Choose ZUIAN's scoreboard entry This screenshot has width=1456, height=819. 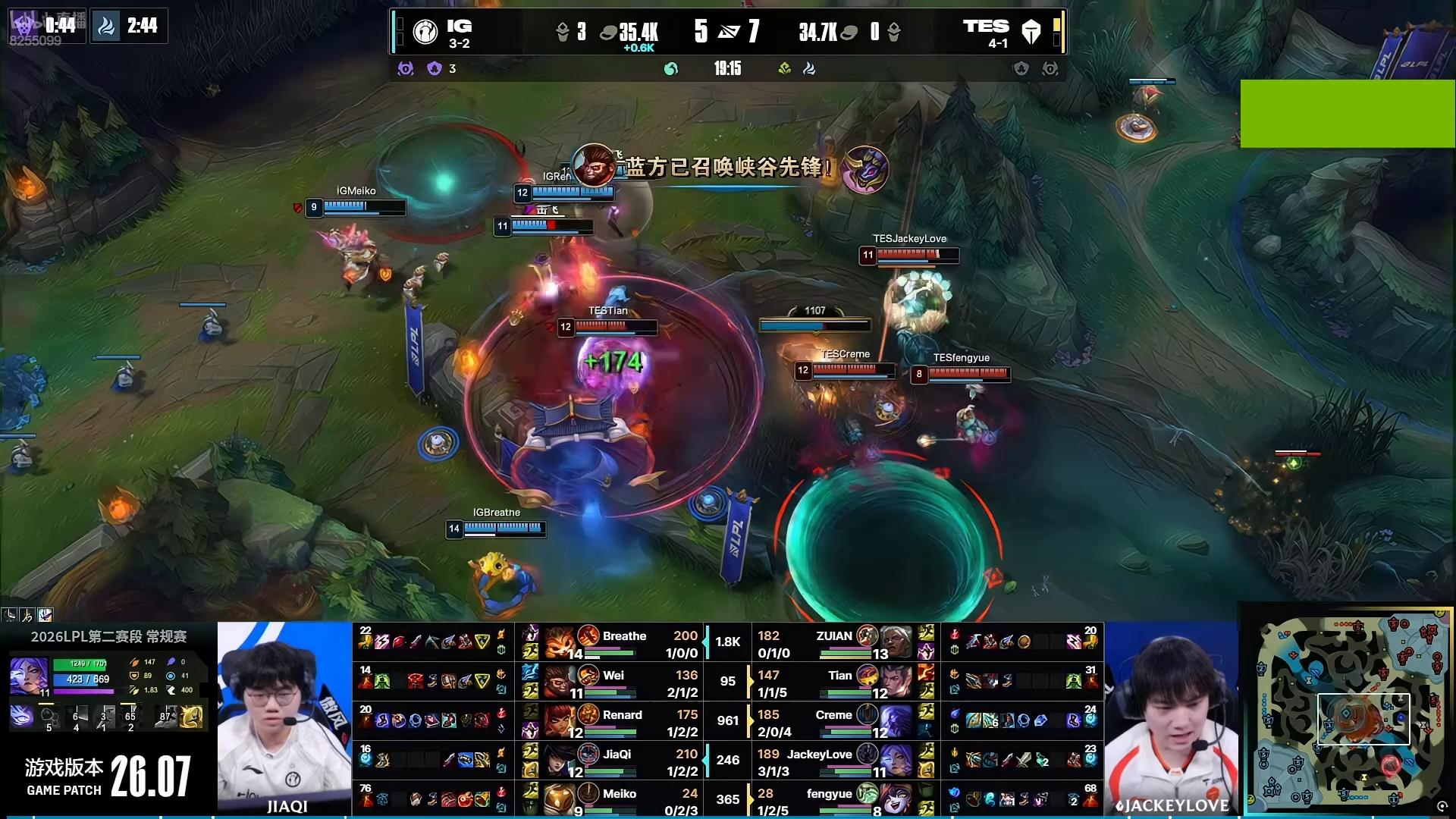pyautogui.click(x=834, y=636)
